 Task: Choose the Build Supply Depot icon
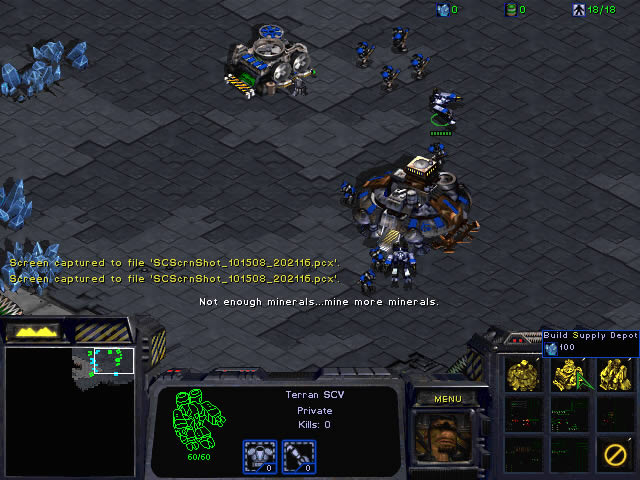click(x=568, y=375)
